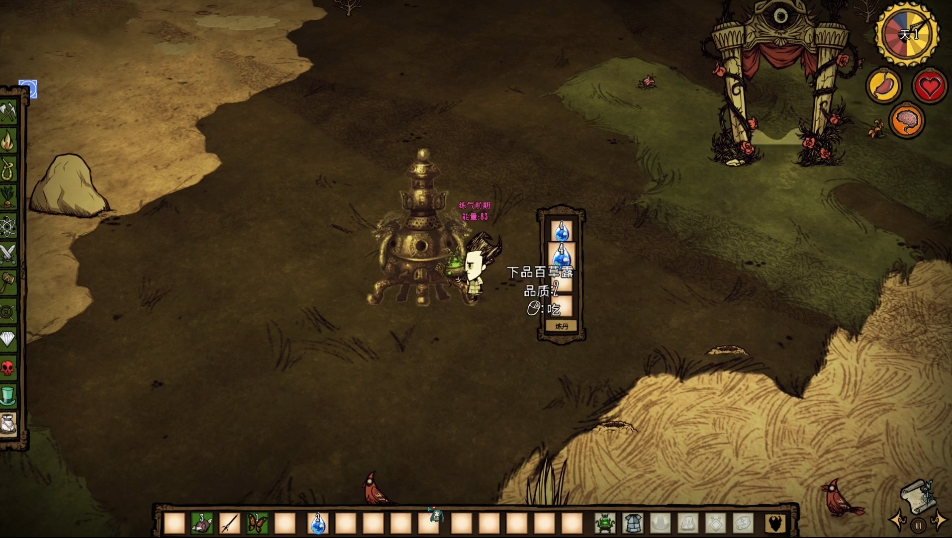This screenshot has width=952, height=538.
Task: Select the spear in the hotbar
Action: pos(230,523)
